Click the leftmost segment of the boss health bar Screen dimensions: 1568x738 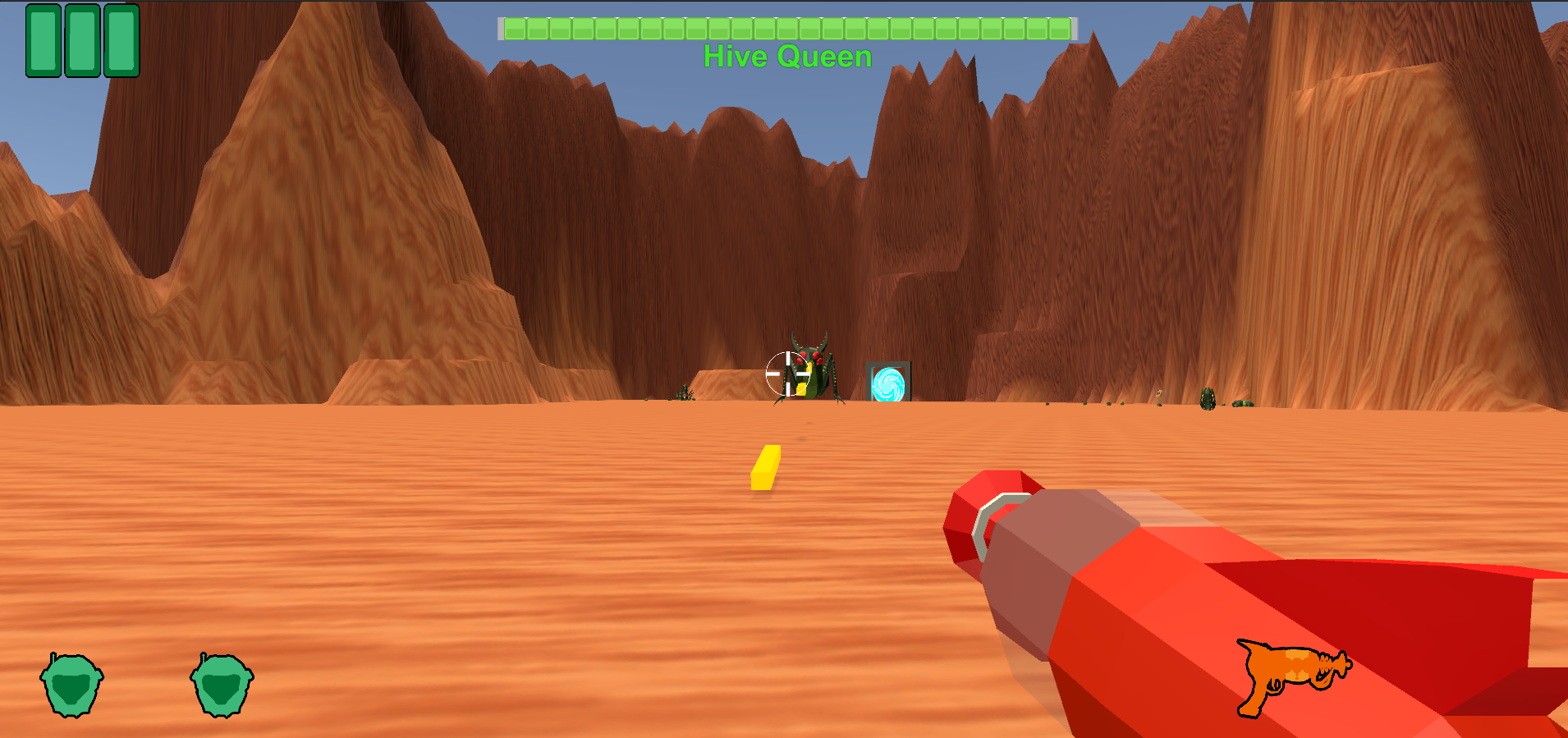[x=515, y=30]
